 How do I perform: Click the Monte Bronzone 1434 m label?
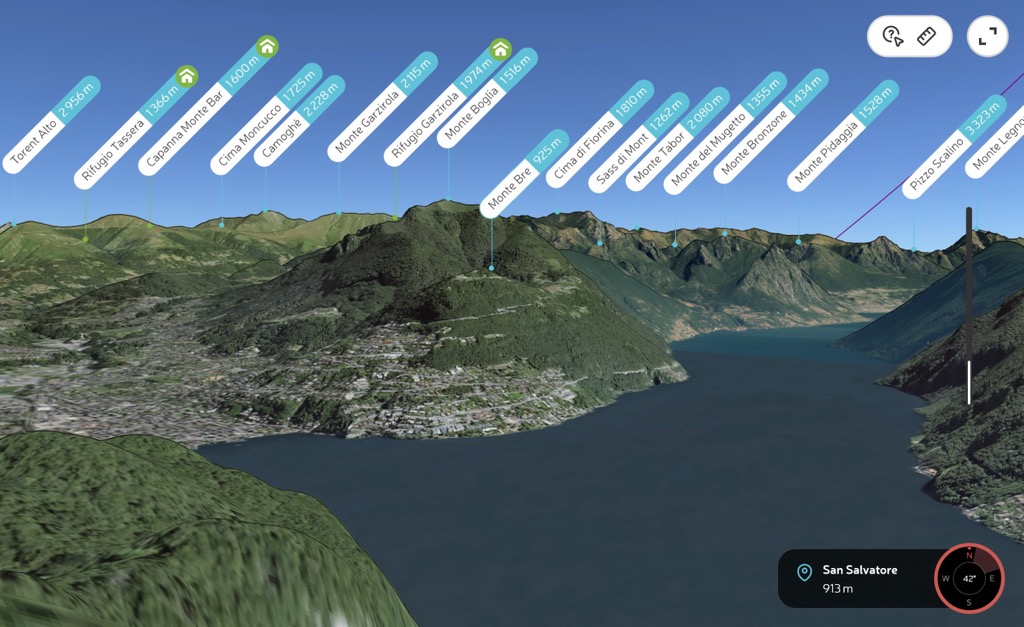770,126
